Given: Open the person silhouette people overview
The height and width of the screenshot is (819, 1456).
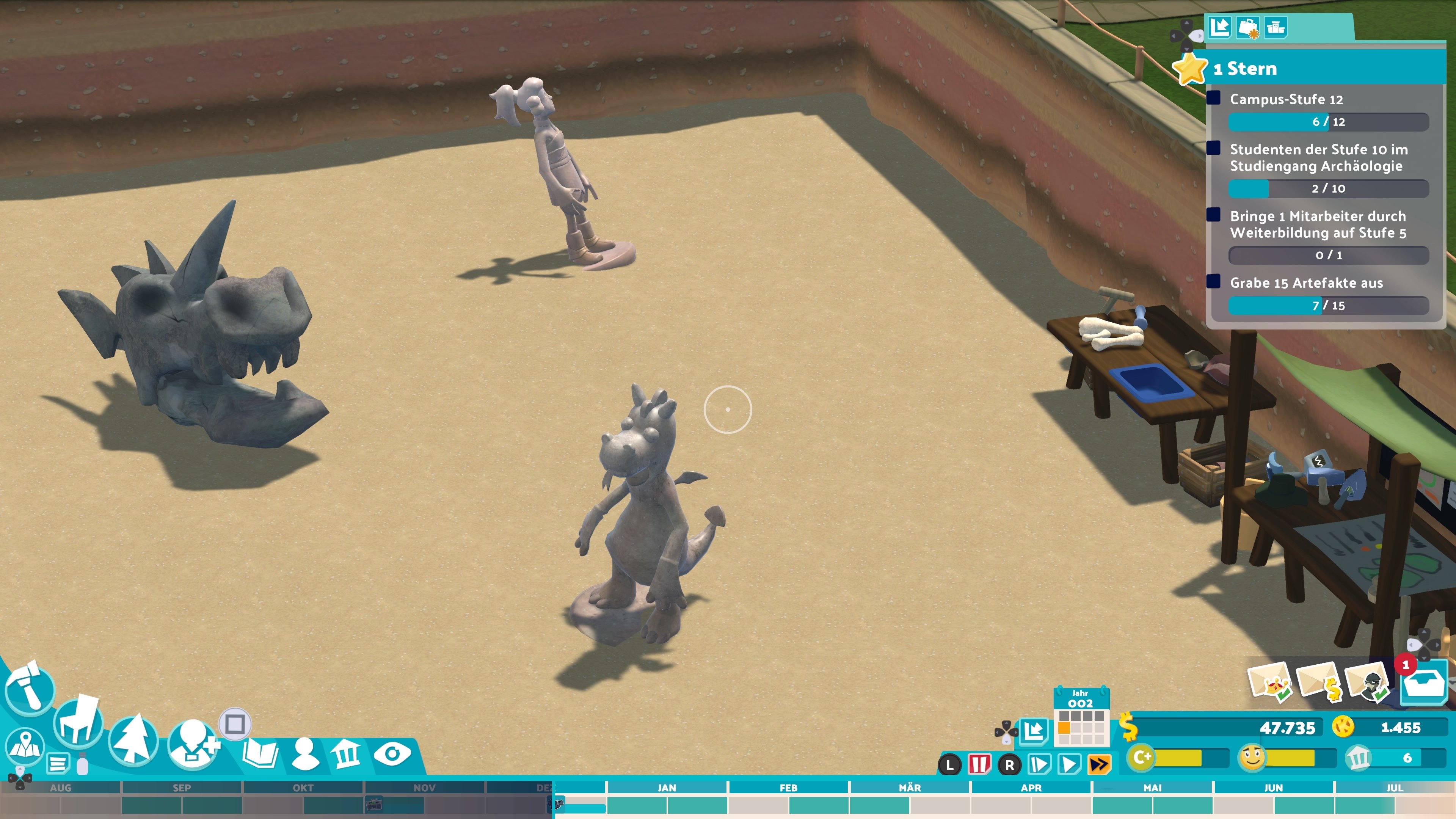Looking at the screenshot, I should tap(304, 753).
